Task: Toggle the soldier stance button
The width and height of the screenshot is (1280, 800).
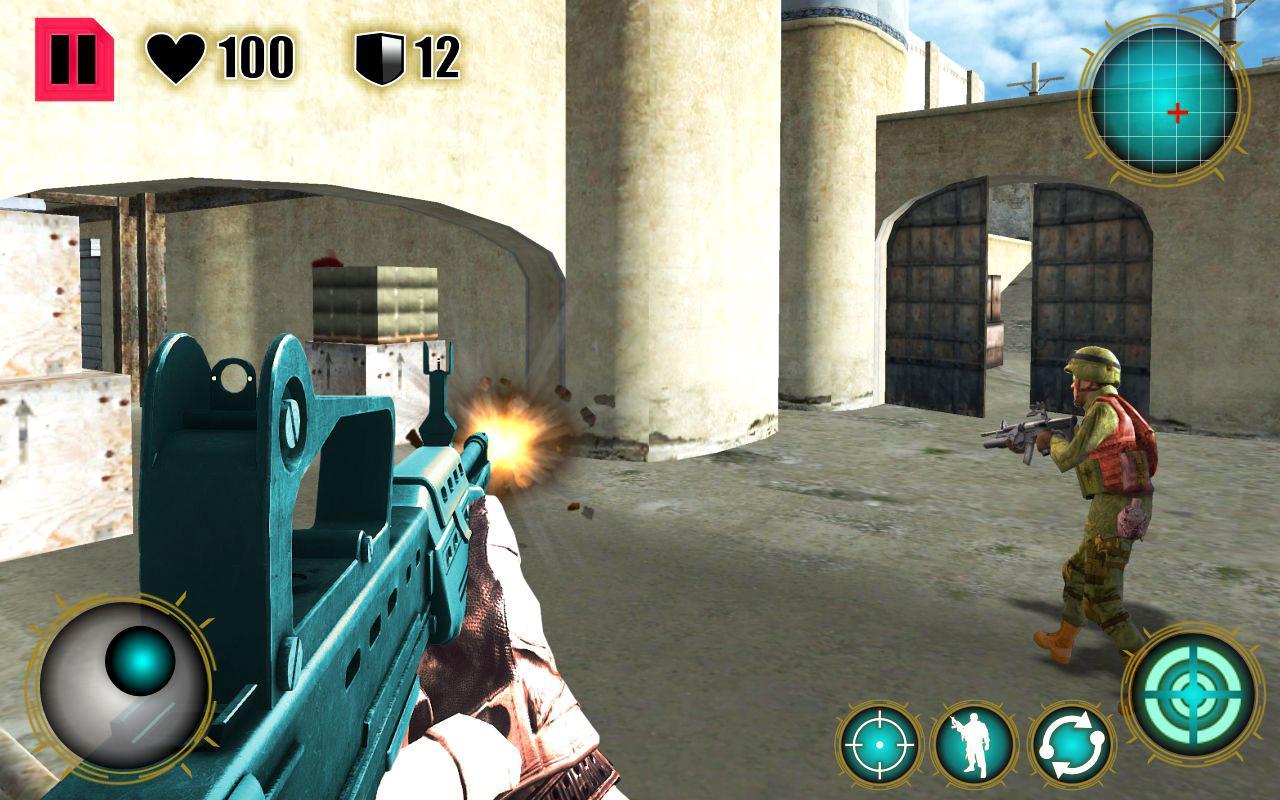Action: [973, 744]
